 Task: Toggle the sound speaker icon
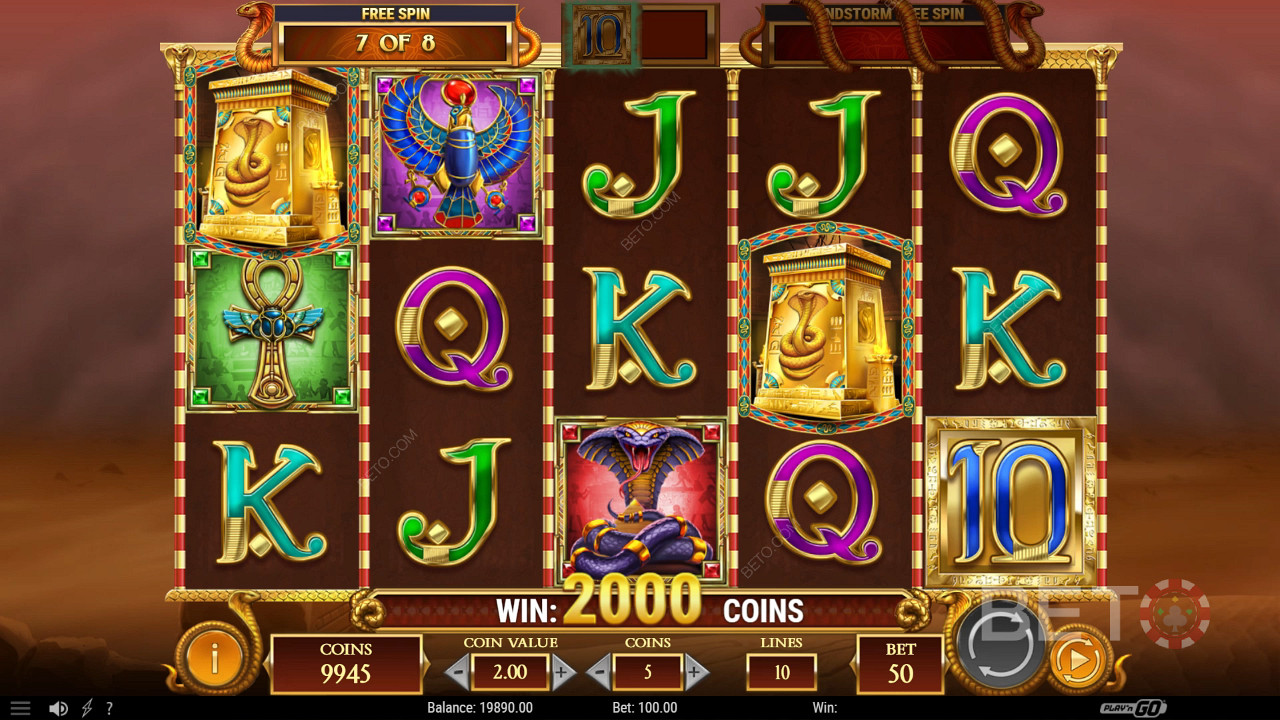pos(58,708)
